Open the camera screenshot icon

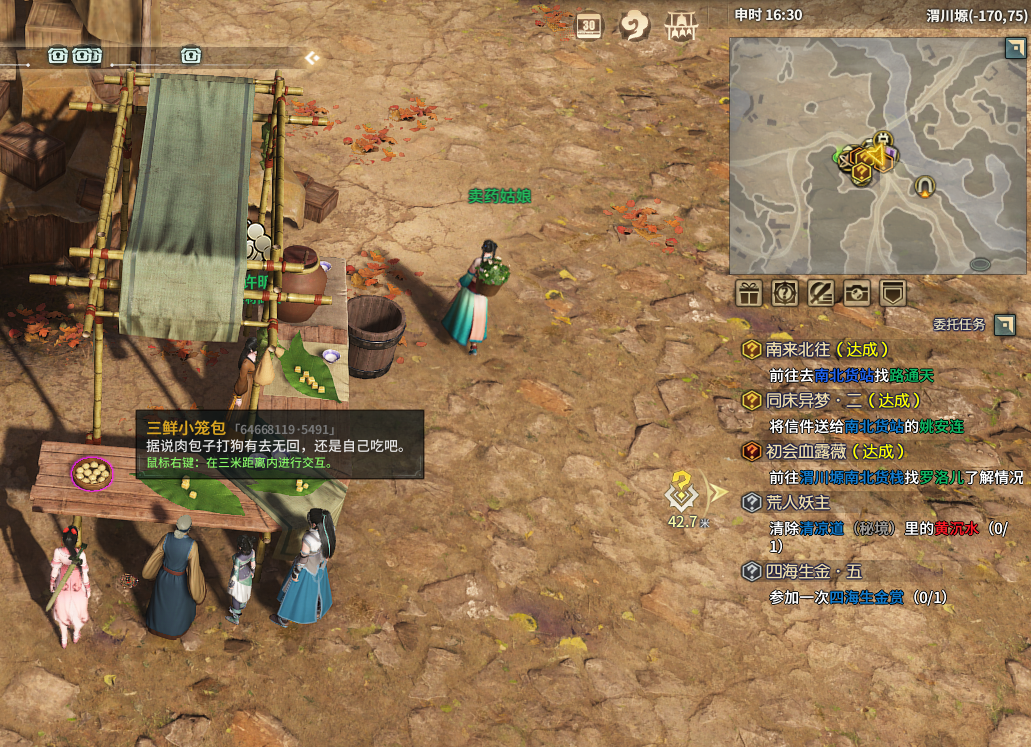point(857,293)
